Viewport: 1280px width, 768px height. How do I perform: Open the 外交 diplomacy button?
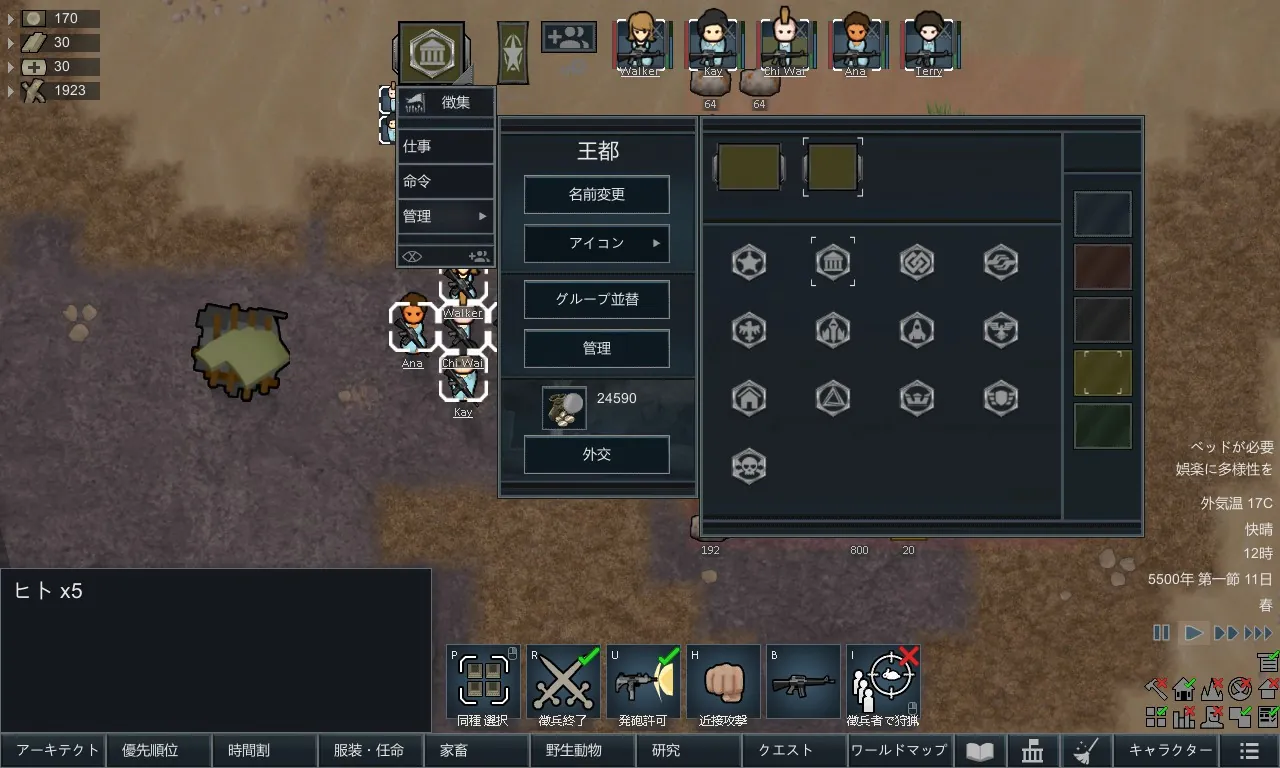597,455
